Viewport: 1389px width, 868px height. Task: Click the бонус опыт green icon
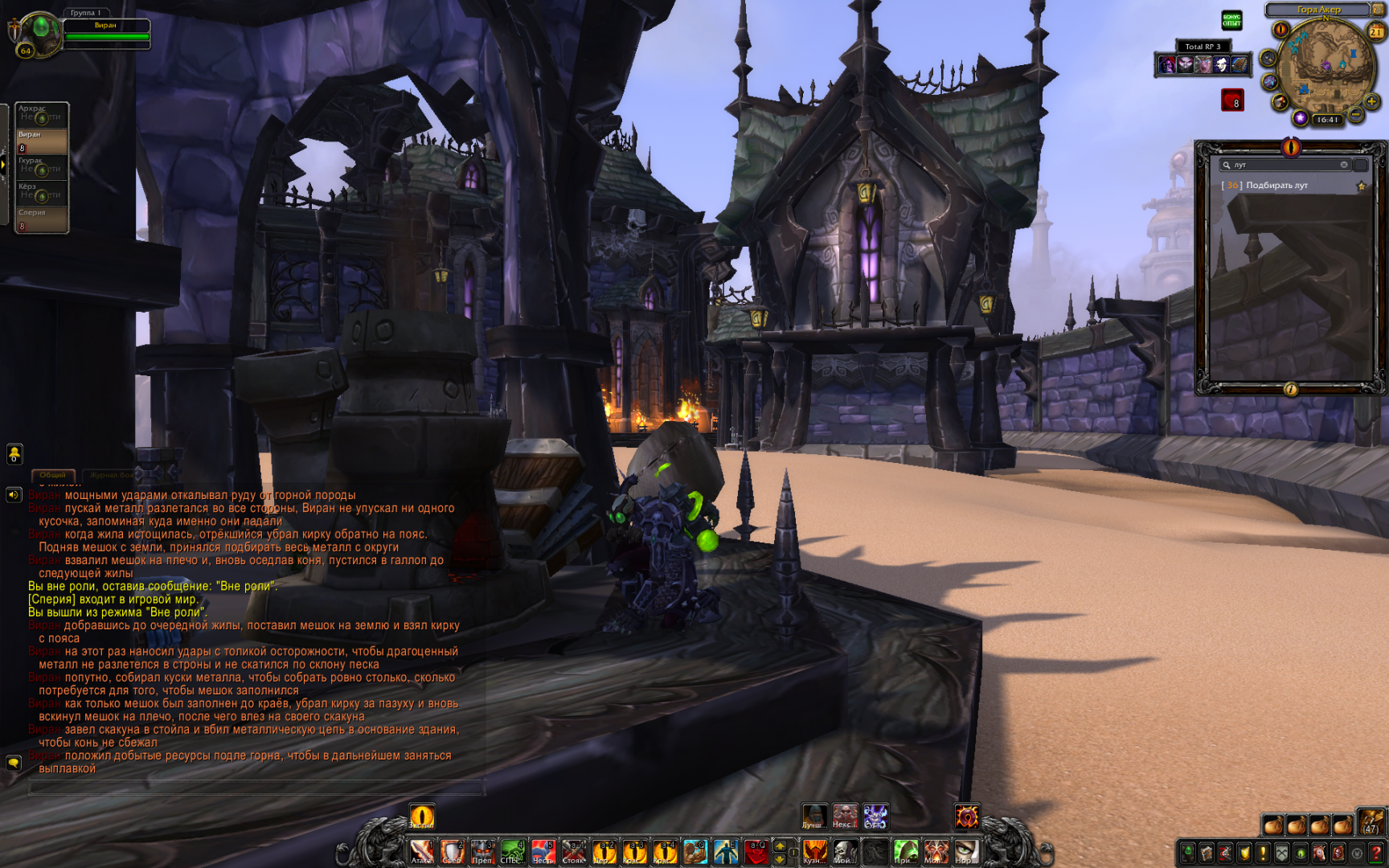click(x=1231, y=20)
